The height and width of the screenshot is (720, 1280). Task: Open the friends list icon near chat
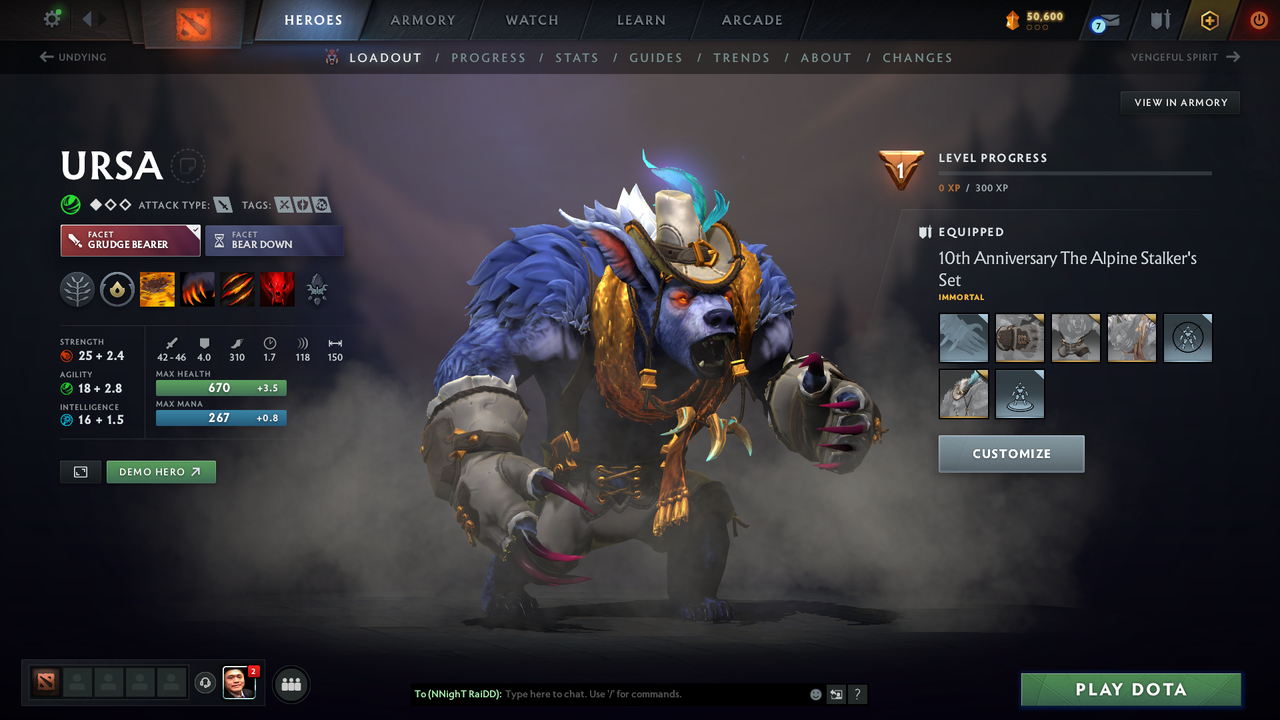(289, 684)
